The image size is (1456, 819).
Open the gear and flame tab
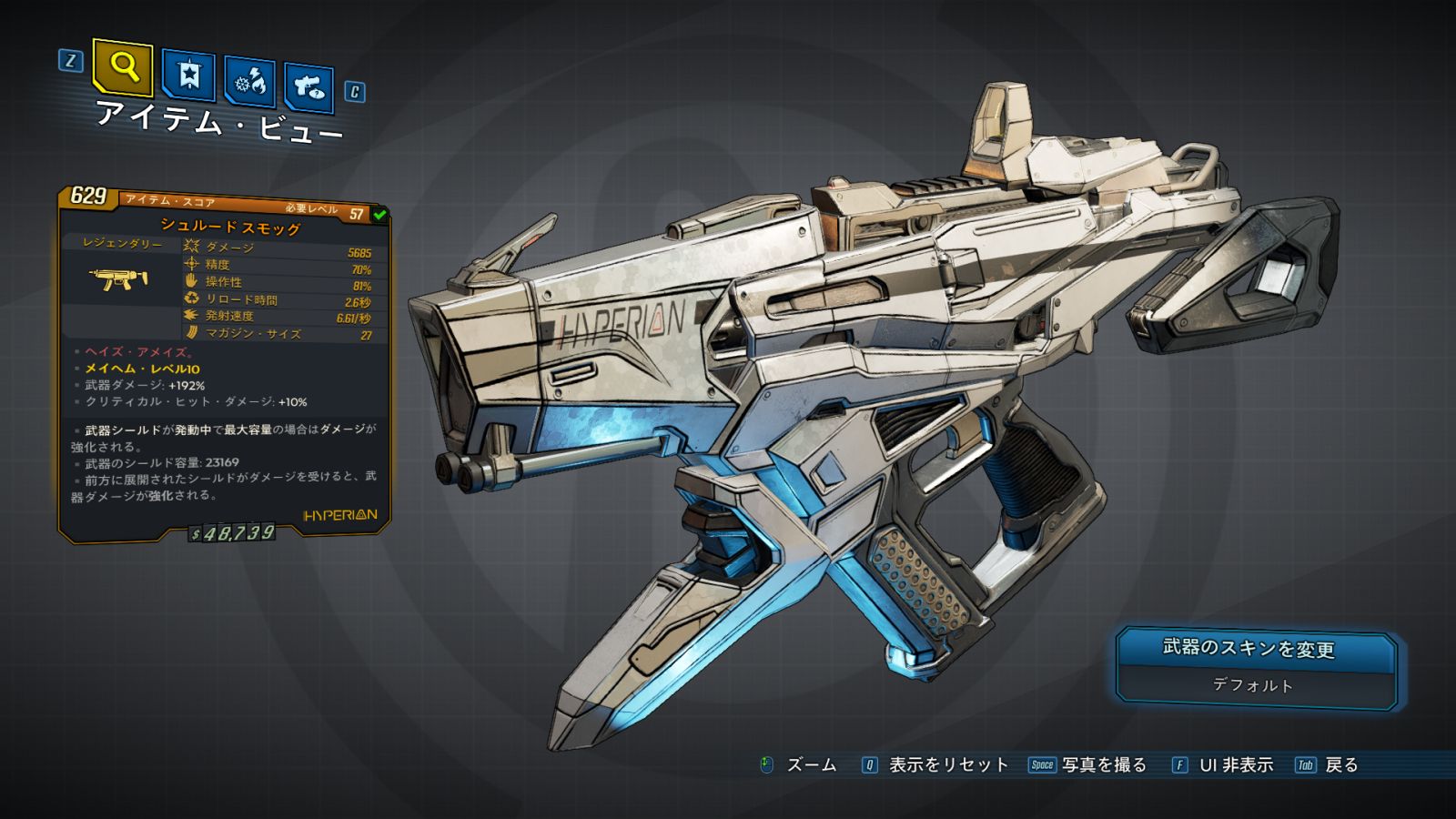tap(250, 82)
